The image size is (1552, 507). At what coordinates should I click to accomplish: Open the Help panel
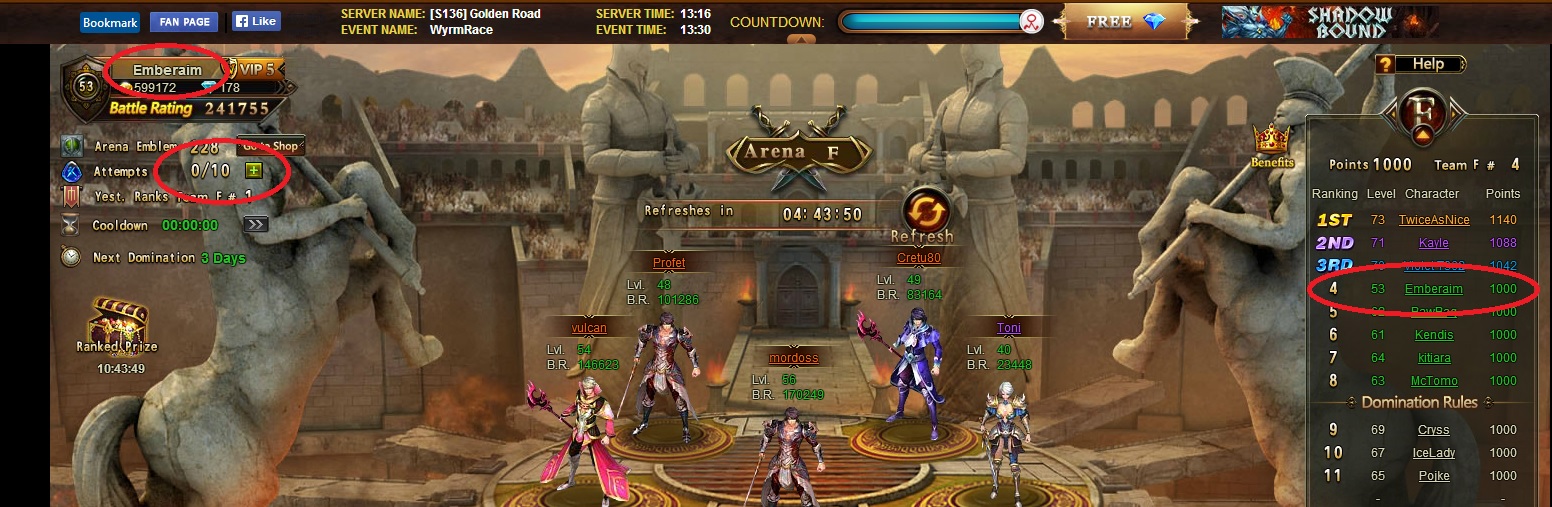1418,64
